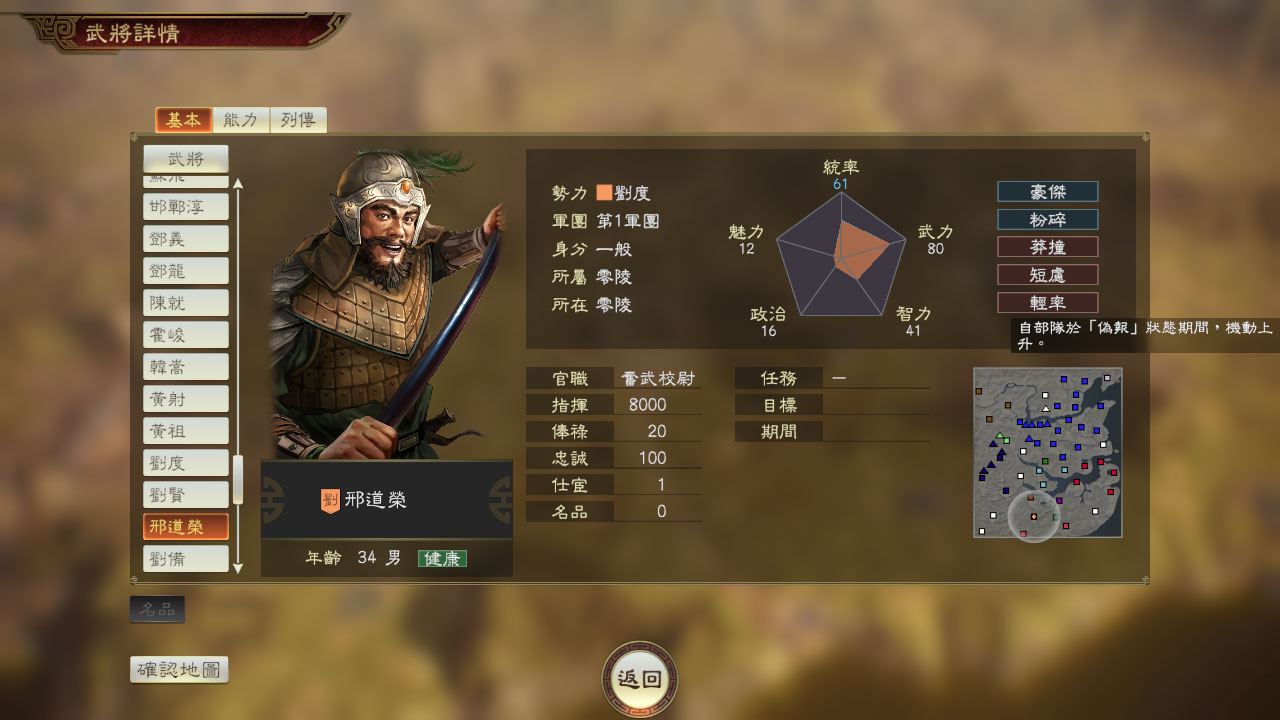Show the 粉碎 trait description
The height and width of the screenshot is (720, 1280).
[1047, 219]
